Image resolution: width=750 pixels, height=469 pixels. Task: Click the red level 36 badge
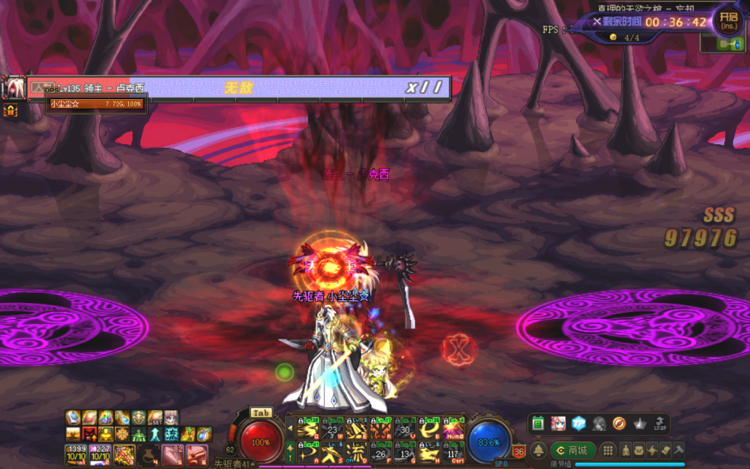click(519, 451)
